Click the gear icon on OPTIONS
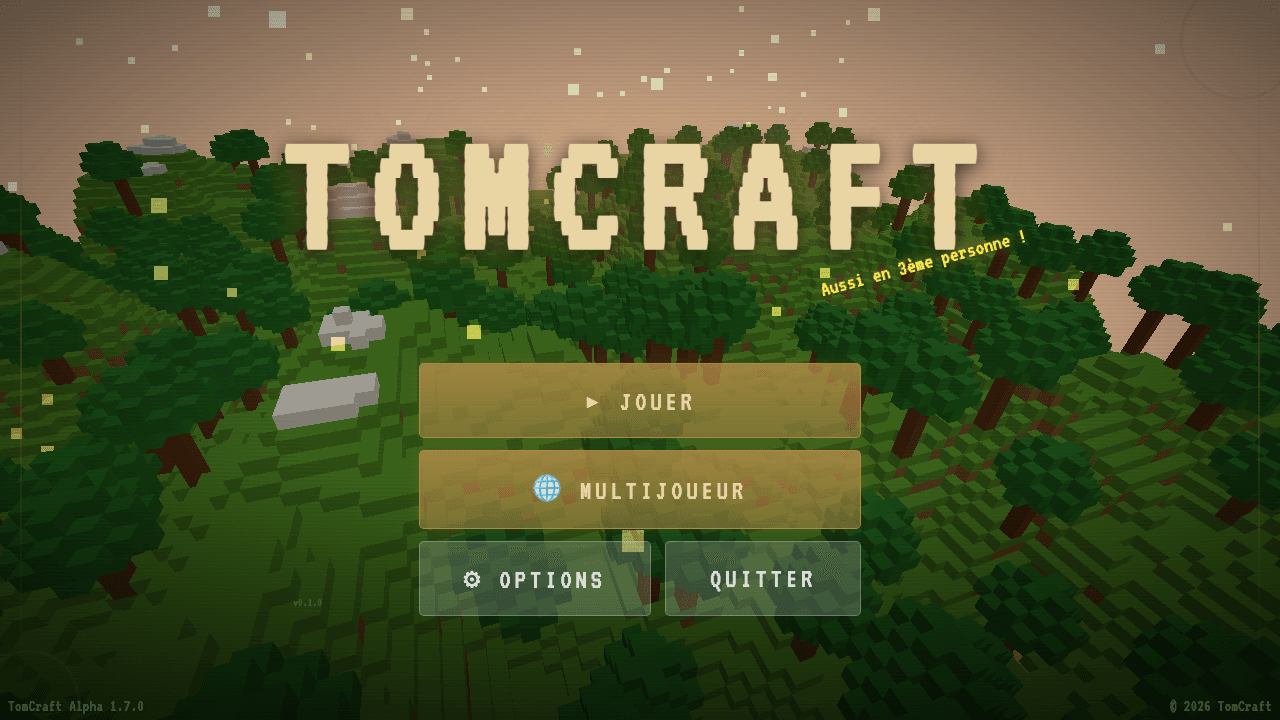The height and width of the screenshot is (720, 1280). coord(472,579)
